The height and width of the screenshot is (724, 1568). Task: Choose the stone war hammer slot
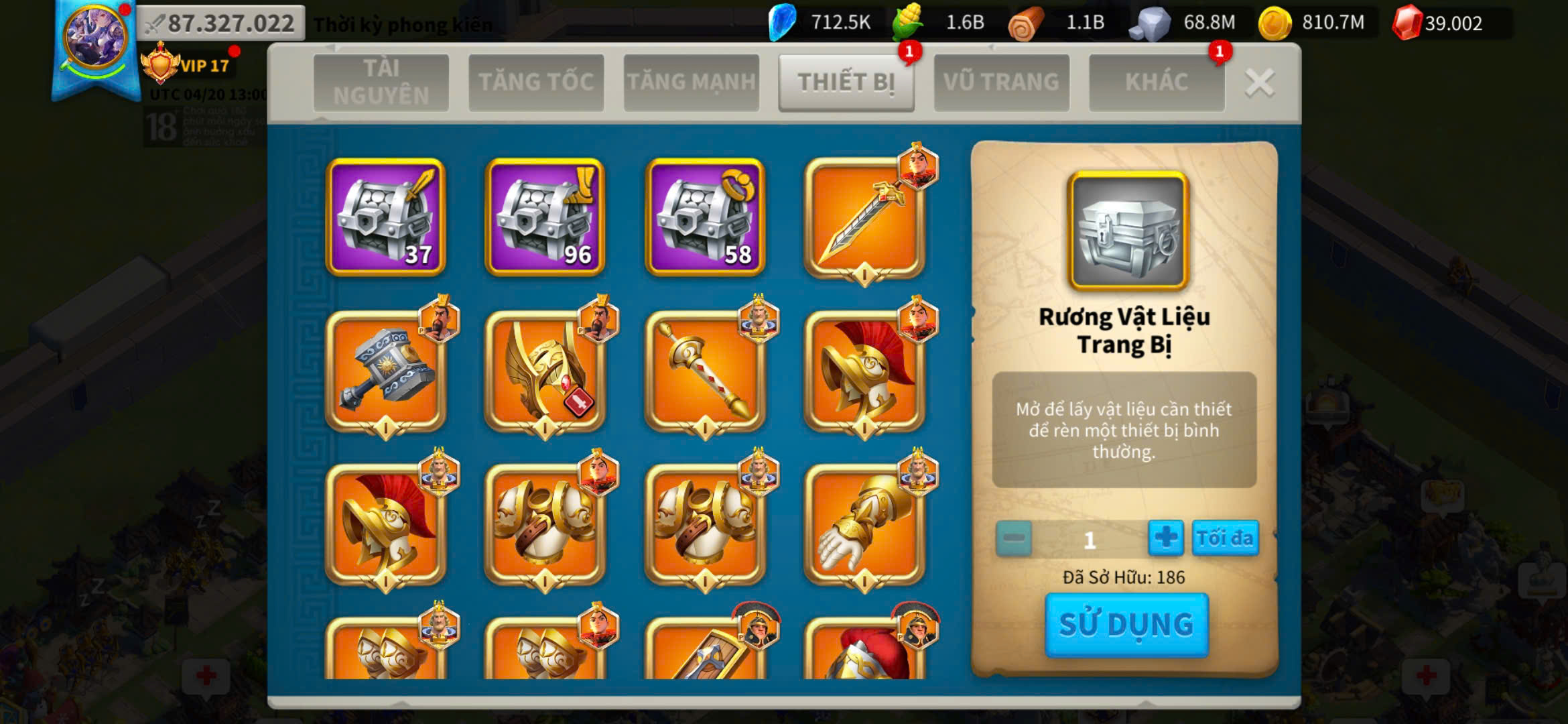(x=385, y=371)
